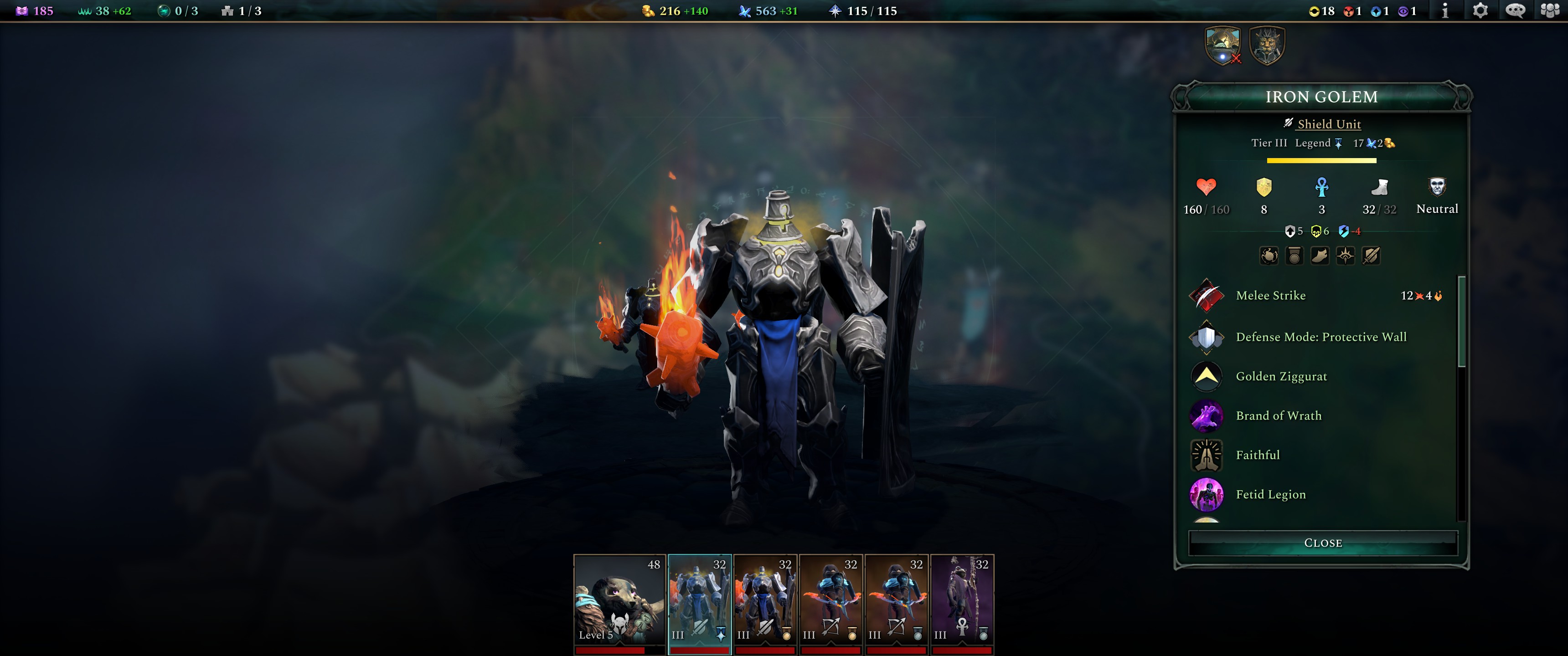Select the Faithful trait icon
Viewport: 1568px width, 656px height.
tap(1207, 455)
